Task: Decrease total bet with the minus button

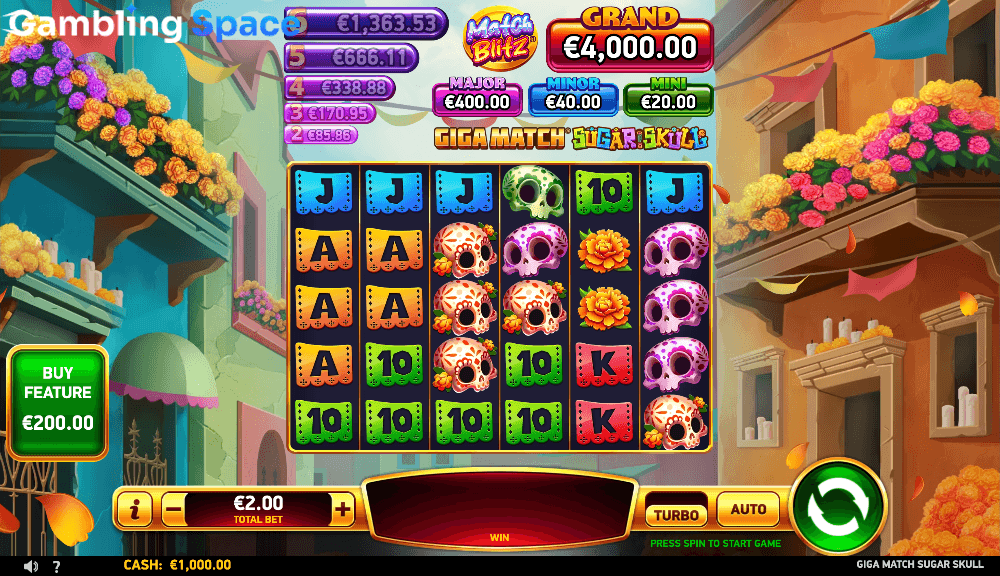Action: click(x=173, y=510)
